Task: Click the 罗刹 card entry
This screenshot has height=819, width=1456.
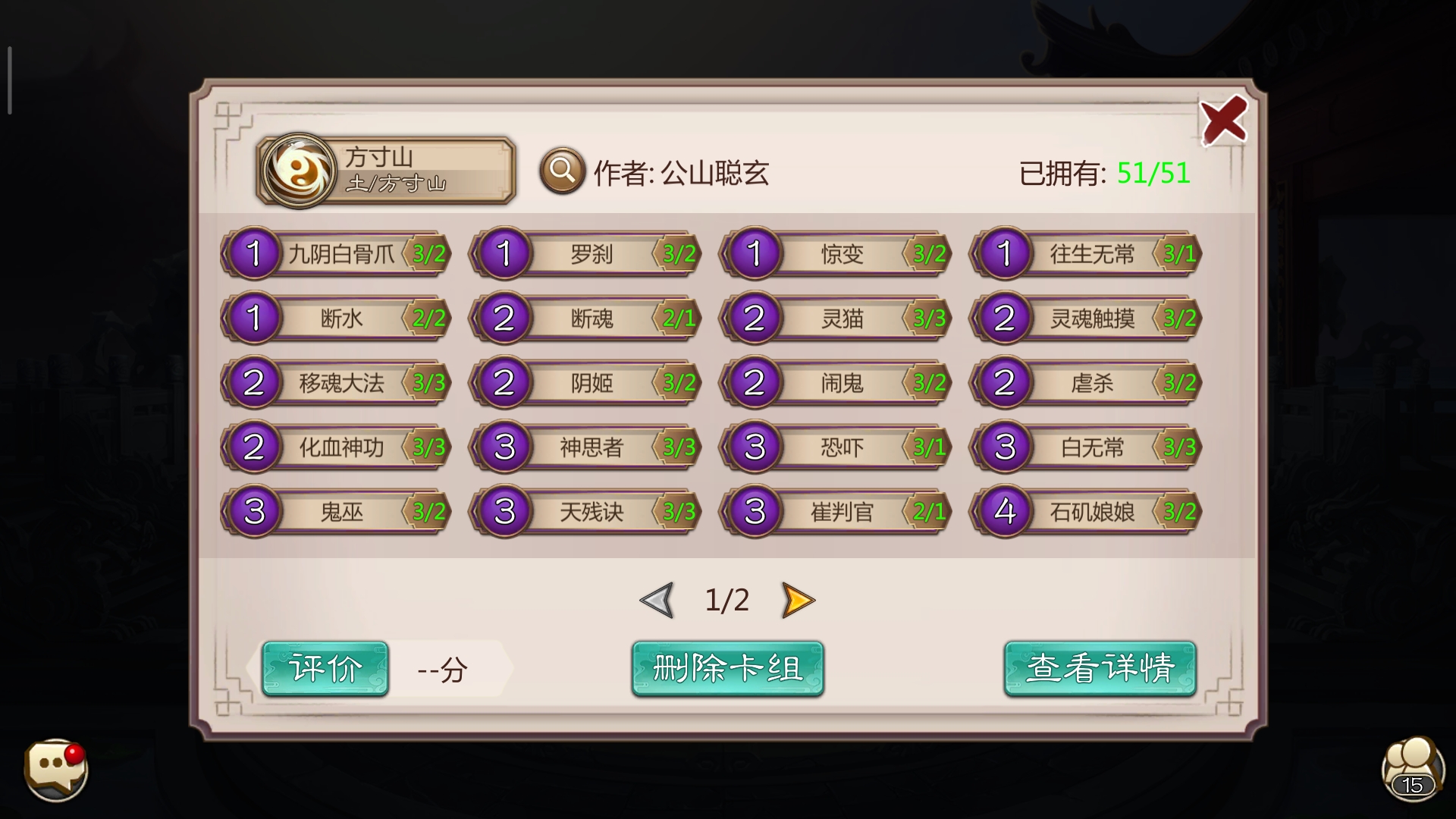Action: [x=584, y=254]
